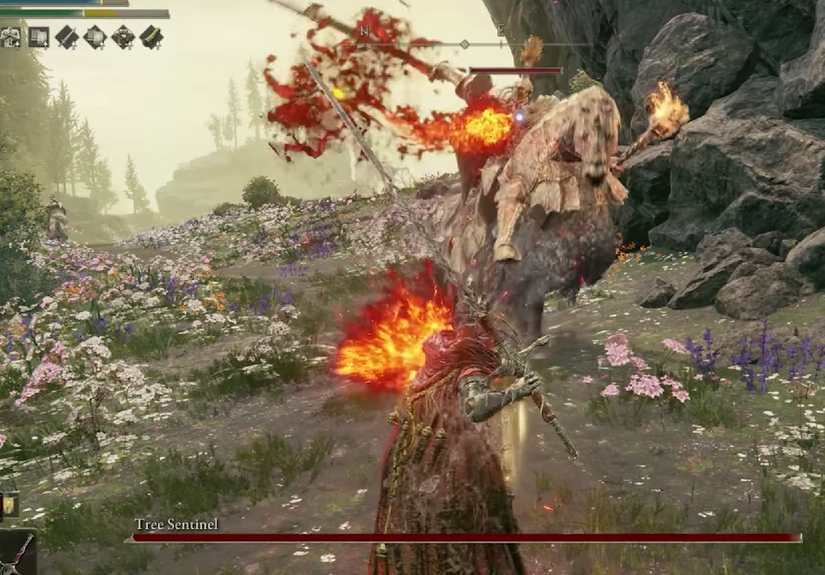This screenshot has width=825, height=575.
Task: Choose the armored-figure buff status icon
Action: pyautogui.click(x=123, y=38)
